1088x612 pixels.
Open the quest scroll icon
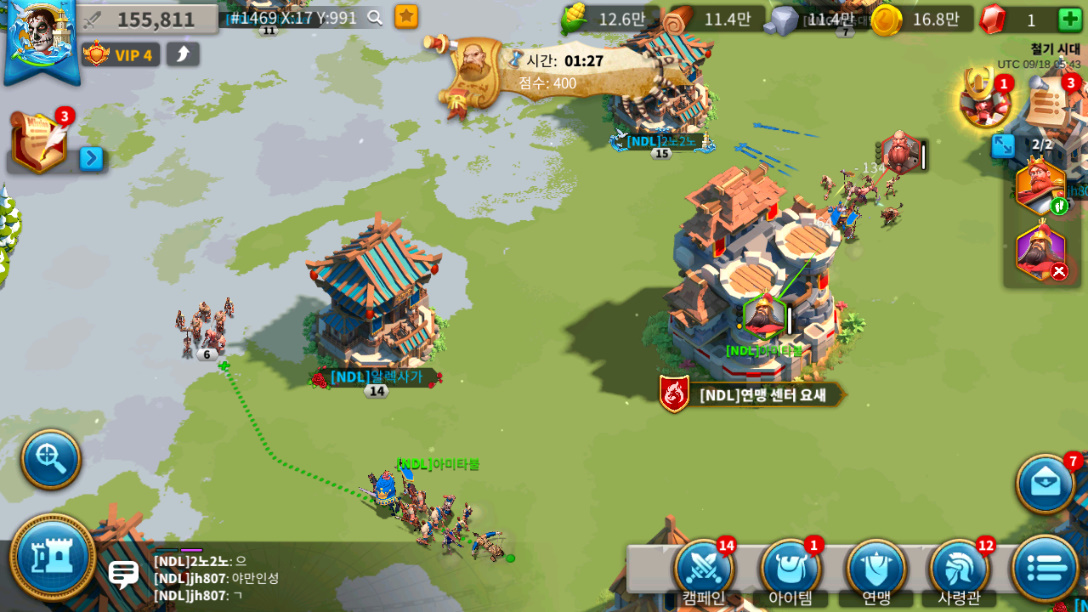coord(38,141)
